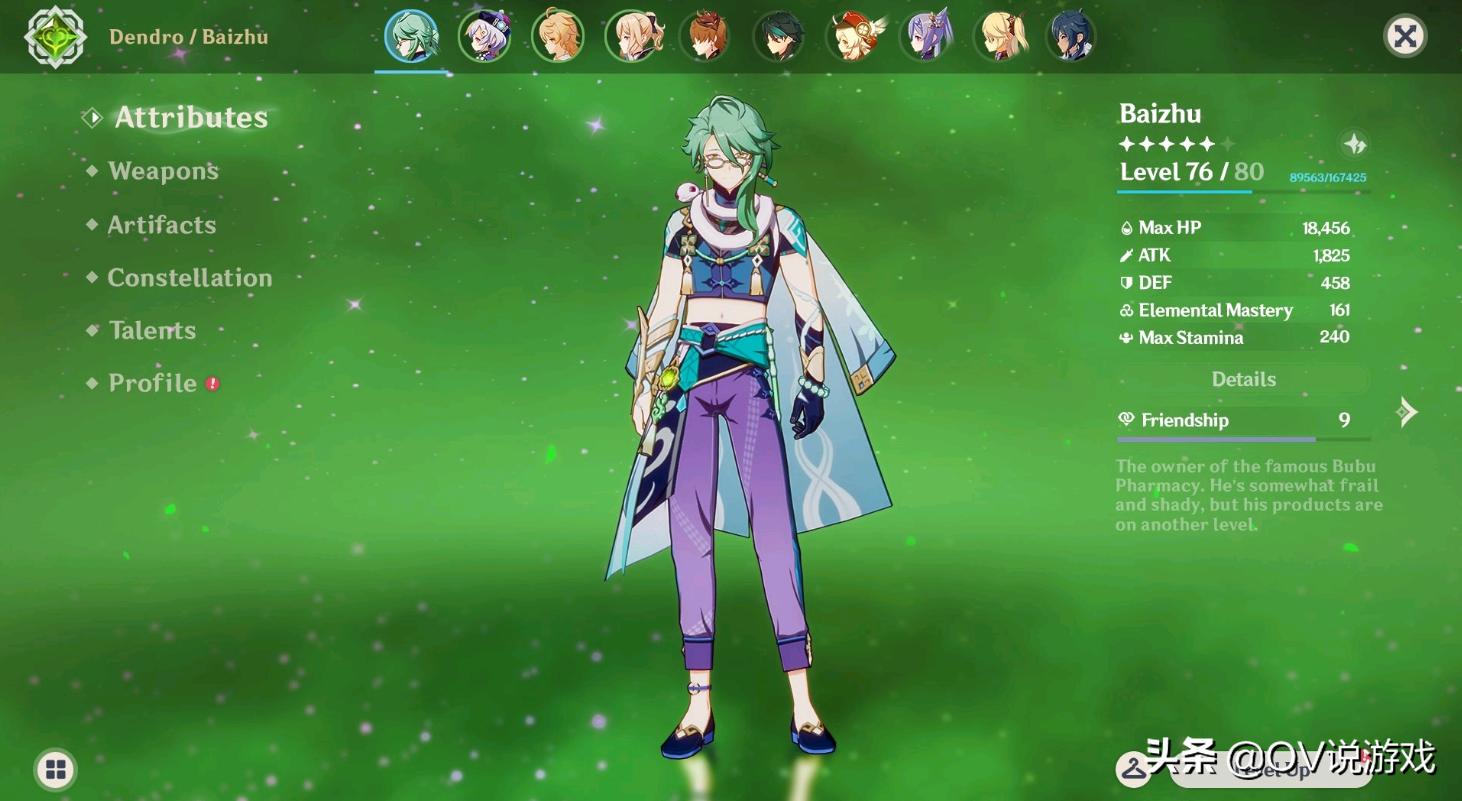Choose the Jean character portrait
The width and height of the screenshot is (1462, 801).
point(632,37)
